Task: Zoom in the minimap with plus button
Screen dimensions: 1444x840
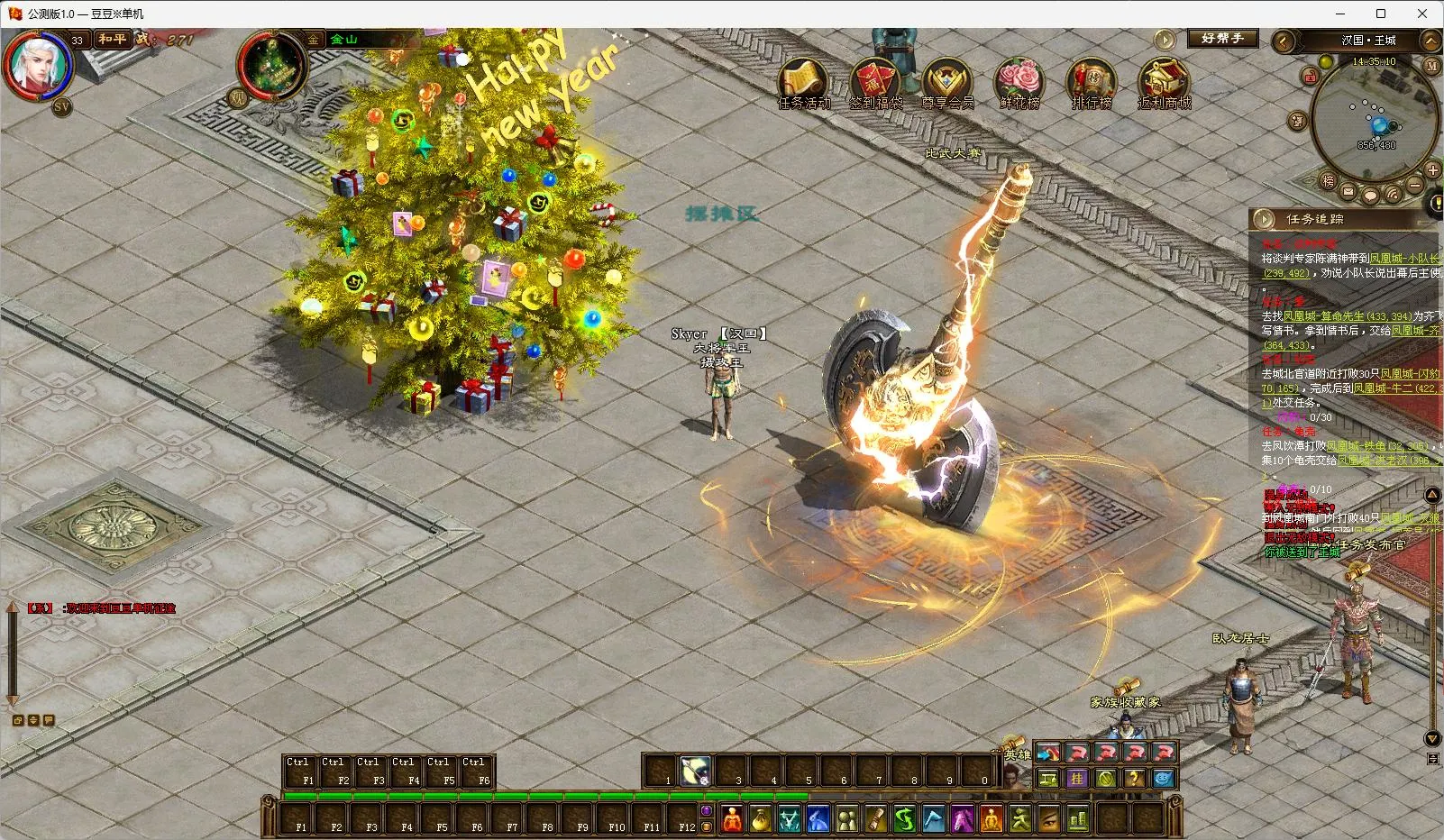Action: coord(1432,170)
